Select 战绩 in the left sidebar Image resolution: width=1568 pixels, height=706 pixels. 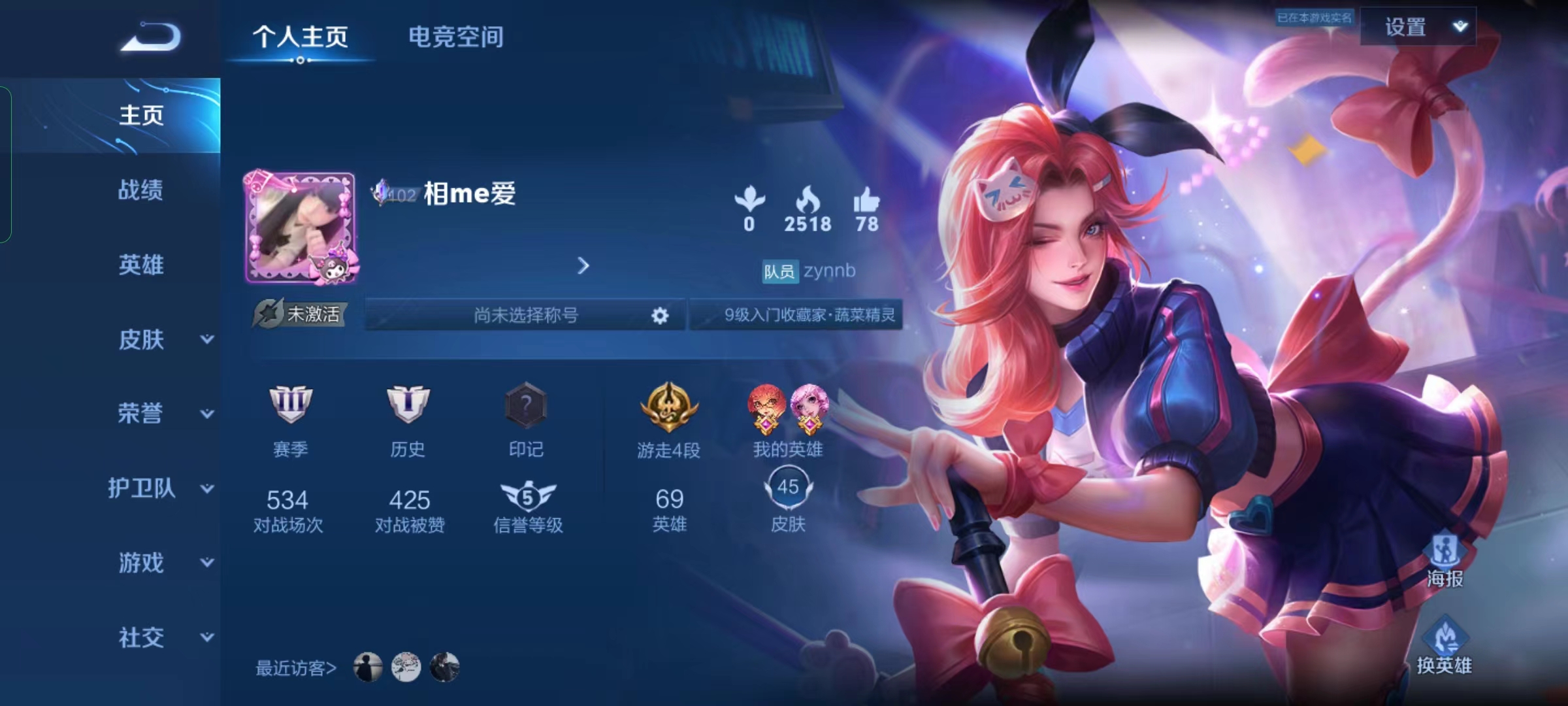(142, 190)
